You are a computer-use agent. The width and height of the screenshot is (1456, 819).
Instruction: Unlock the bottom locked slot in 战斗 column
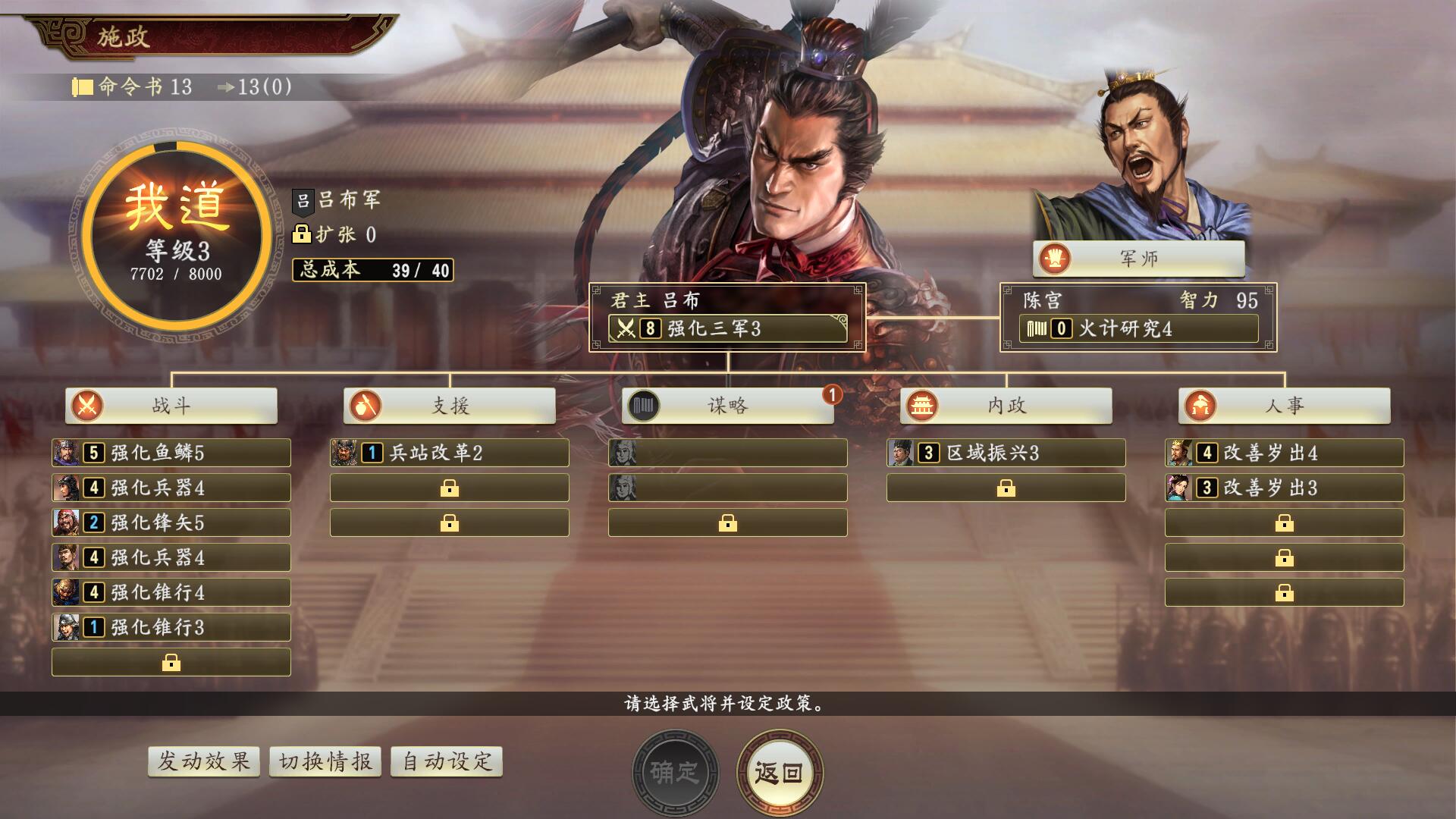[x=171, y=662]
